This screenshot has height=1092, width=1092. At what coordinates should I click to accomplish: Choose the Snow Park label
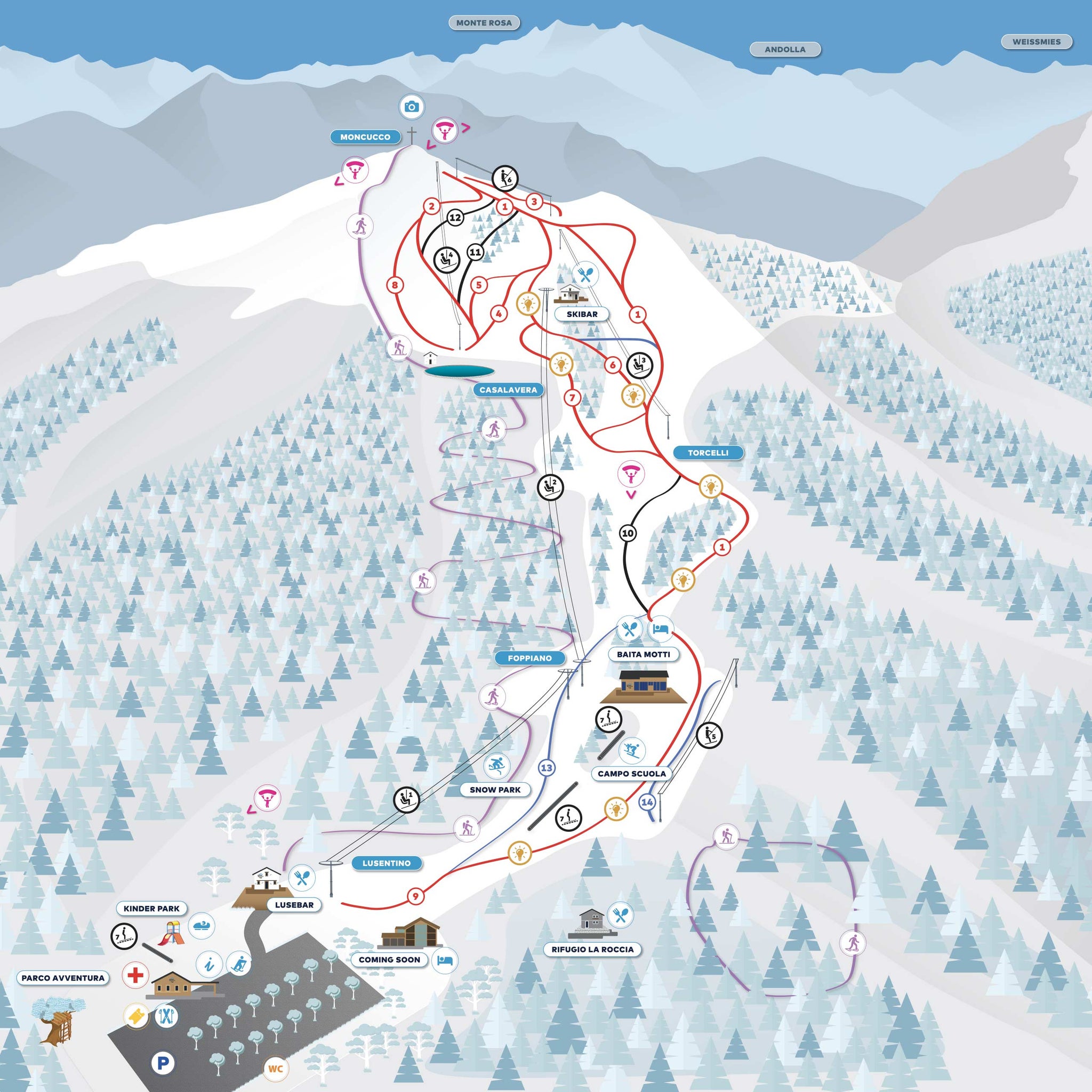point(495,790)
